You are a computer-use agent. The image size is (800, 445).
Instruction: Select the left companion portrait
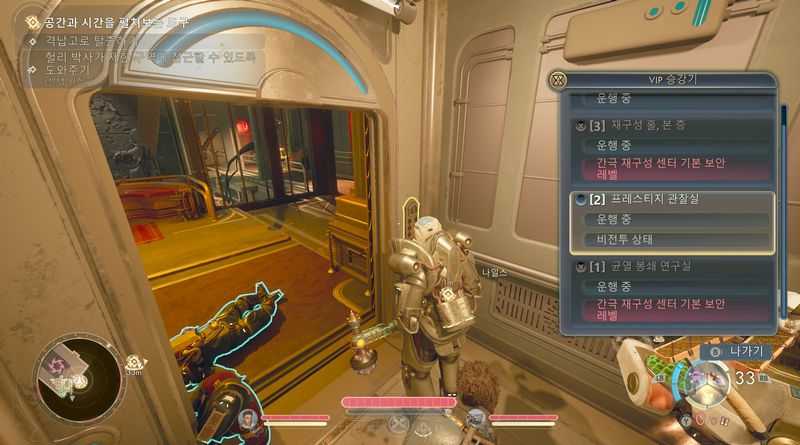pos(248,417)
